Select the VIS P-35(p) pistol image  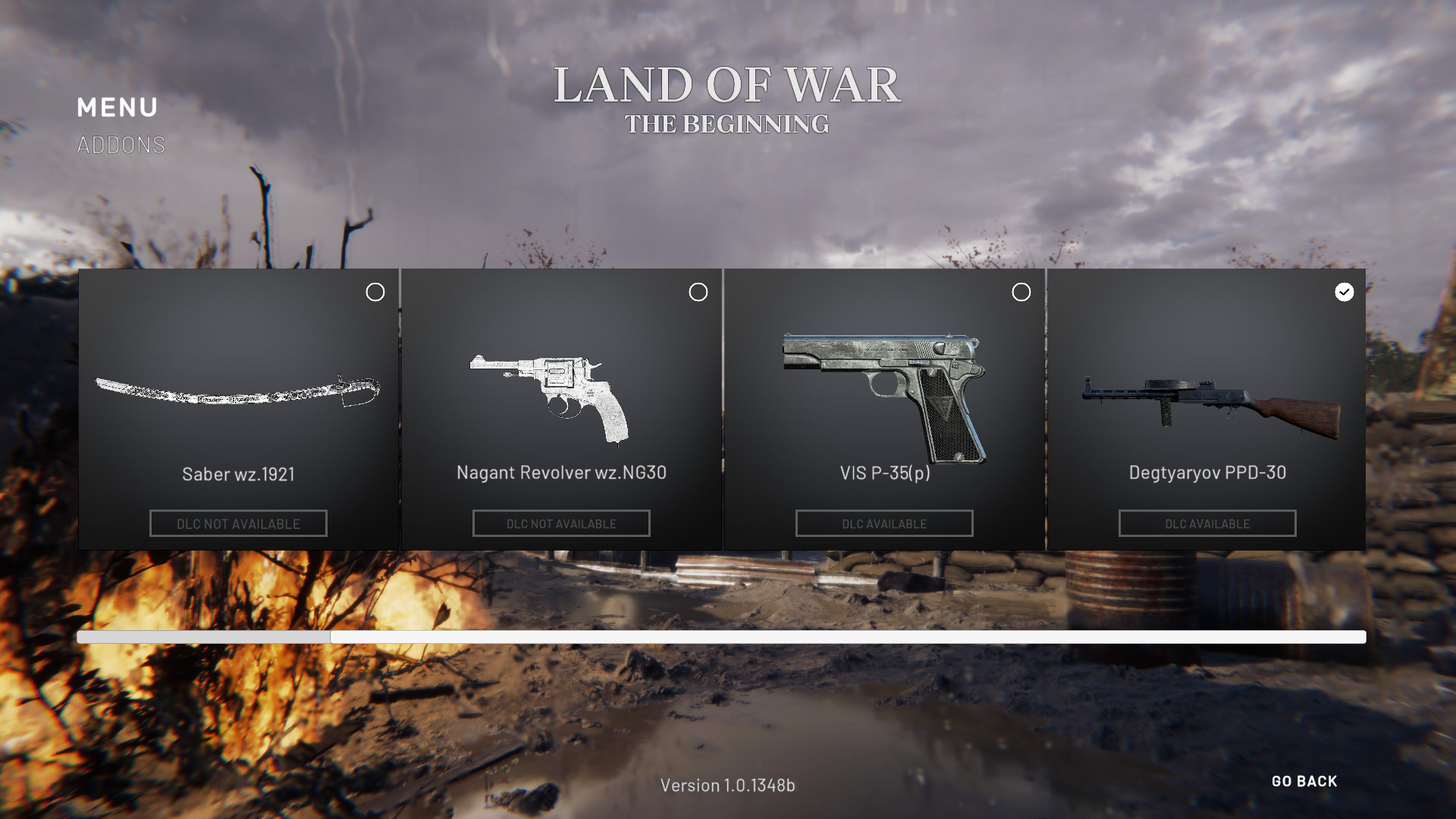pos(883,391)
